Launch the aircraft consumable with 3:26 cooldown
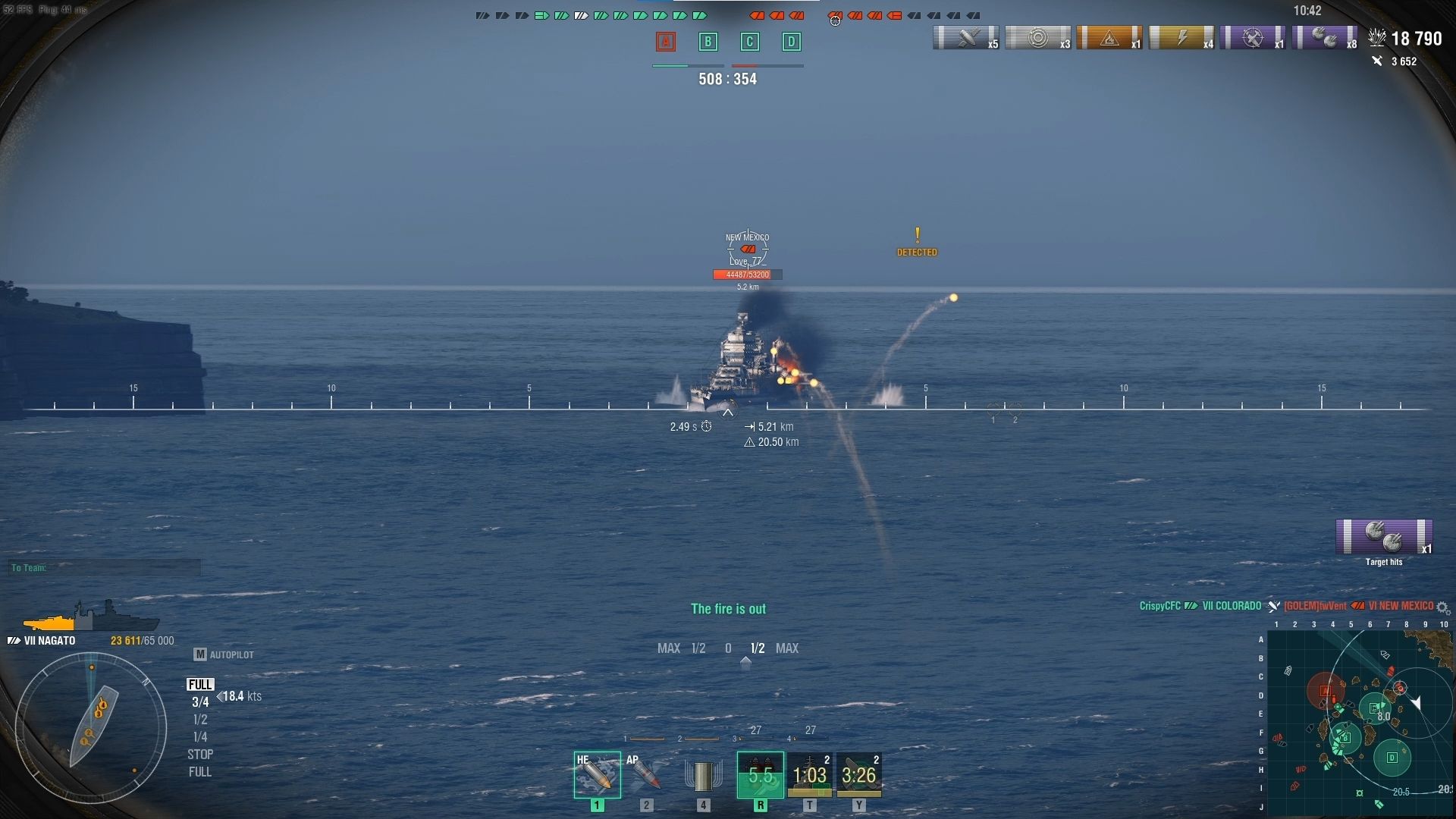1456x819 pixels. click(858, 775)
